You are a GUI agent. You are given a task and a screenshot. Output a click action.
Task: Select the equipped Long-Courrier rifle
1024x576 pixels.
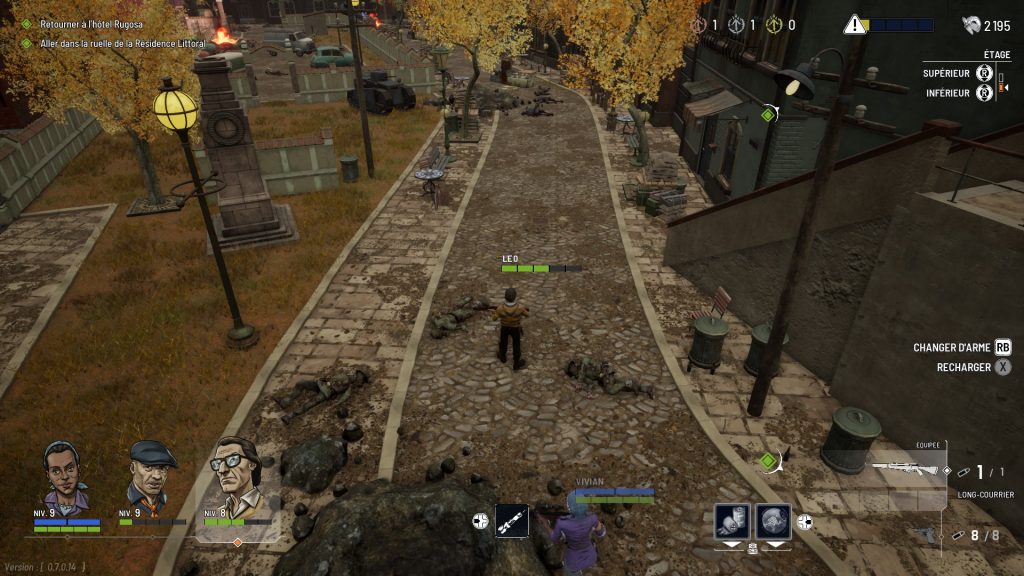[906, 468]
